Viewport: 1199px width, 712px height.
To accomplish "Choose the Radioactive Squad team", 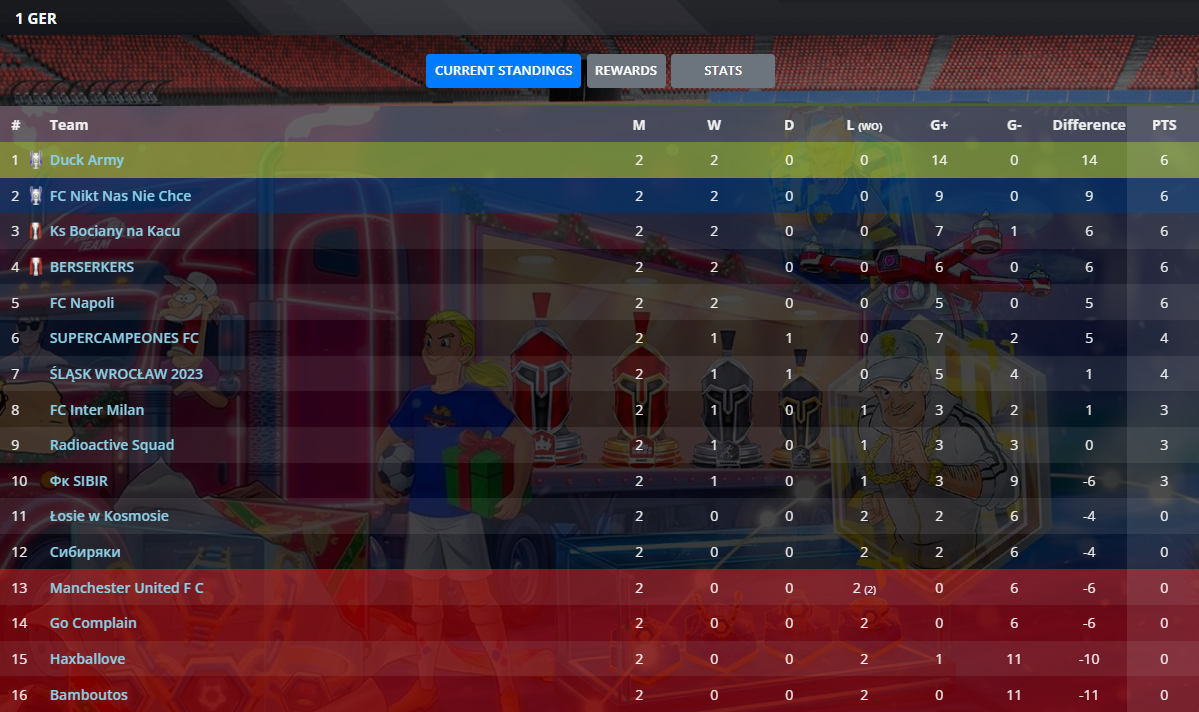I will click(112, 445).
